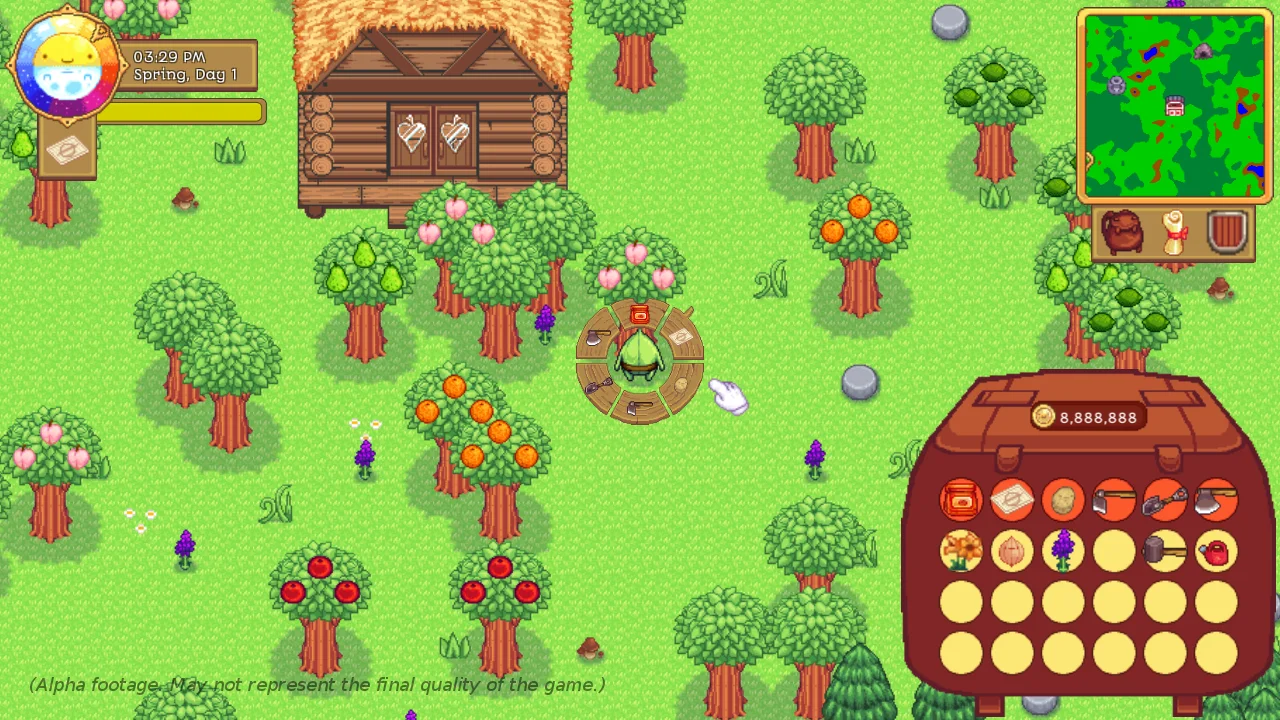Toggle the onion slot in the inventory
Image resolution: width=1280 pixels, height=720 pixels.
pos(1012,552)
